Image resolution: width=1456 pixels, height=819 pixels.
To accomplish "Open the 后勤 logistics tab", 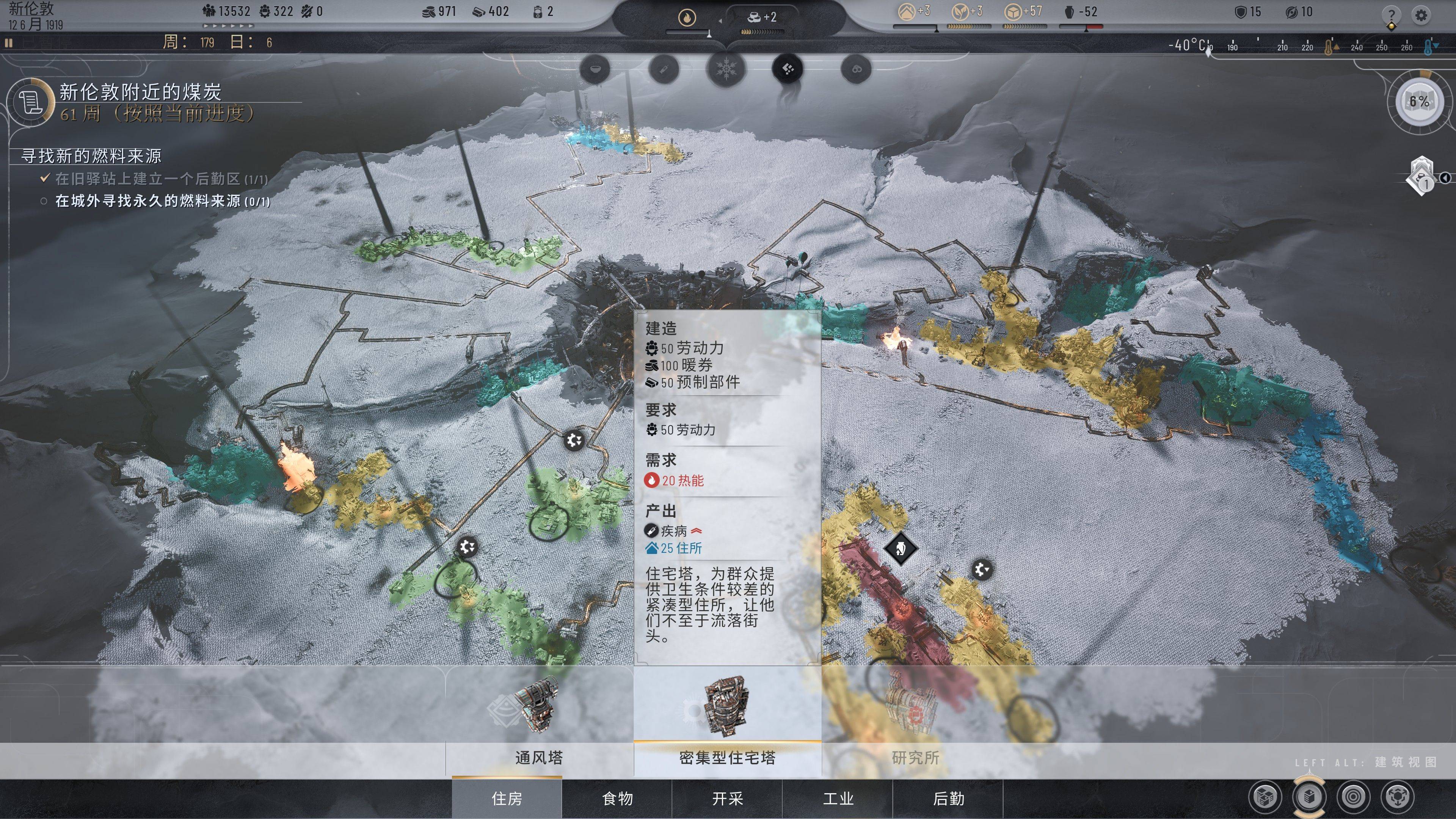I will point(948,798).
